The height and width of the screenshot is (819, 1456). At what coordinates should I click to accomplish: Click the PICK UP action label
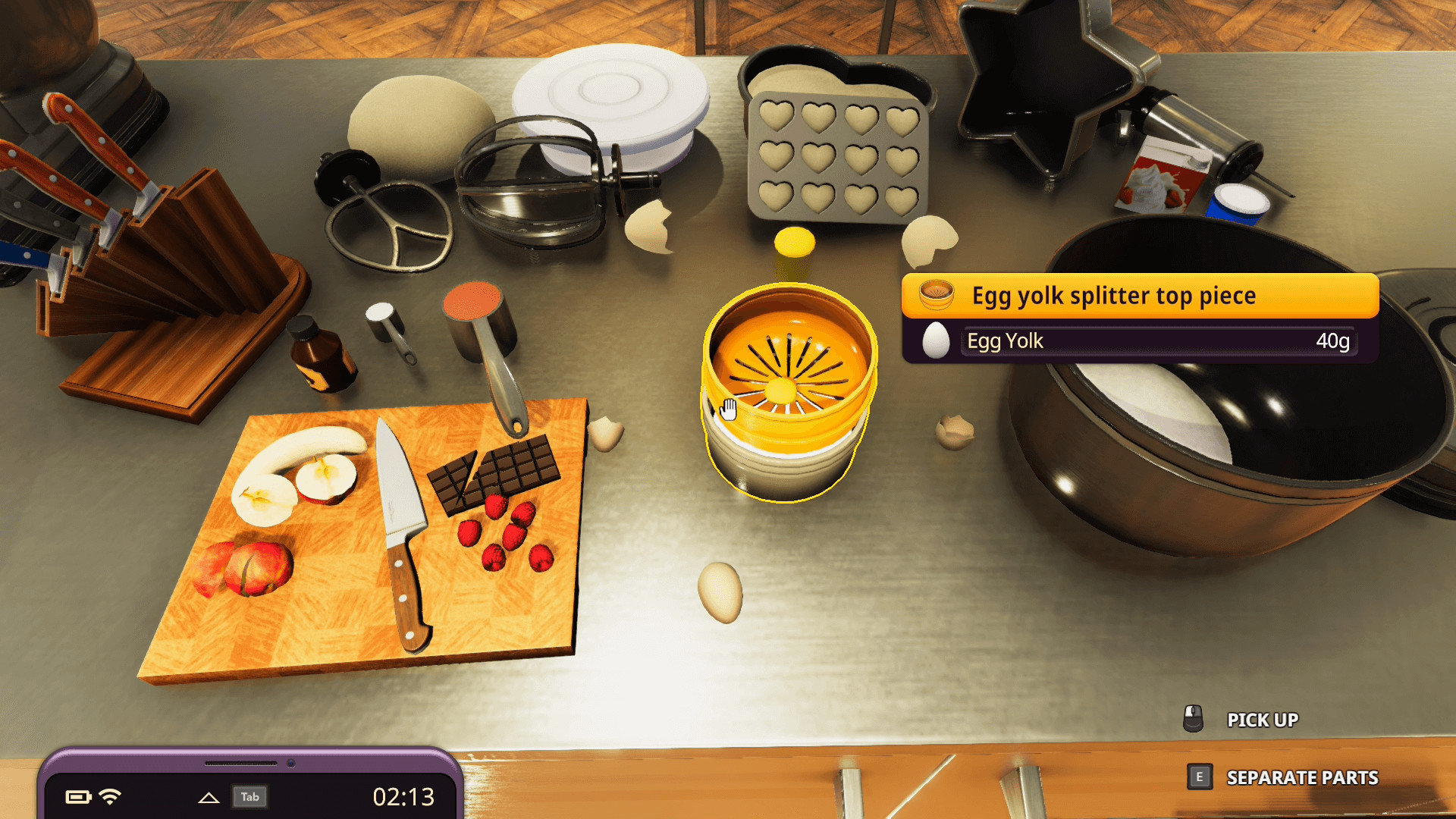(x=1263, y=720)
